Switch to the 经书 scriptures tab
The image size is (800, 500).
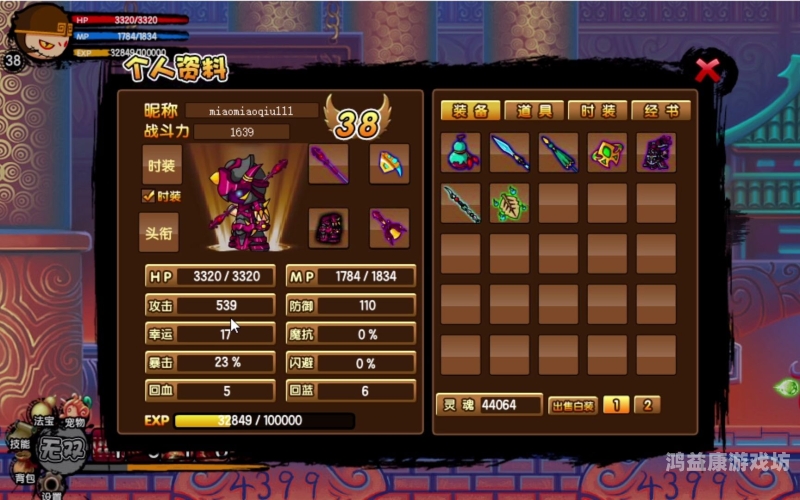coord(660,110)
